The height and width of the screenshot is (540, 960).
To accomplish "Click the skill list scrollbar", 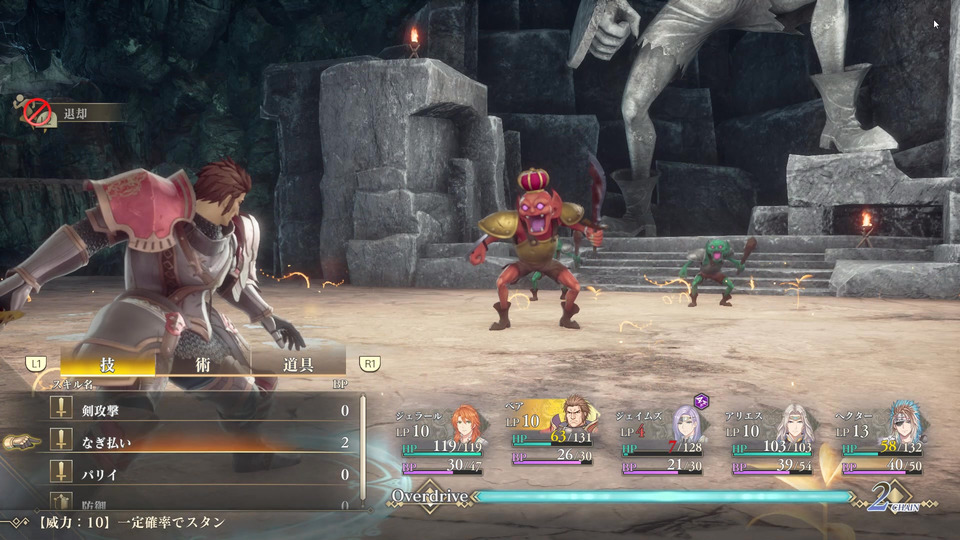I will 363,450.
